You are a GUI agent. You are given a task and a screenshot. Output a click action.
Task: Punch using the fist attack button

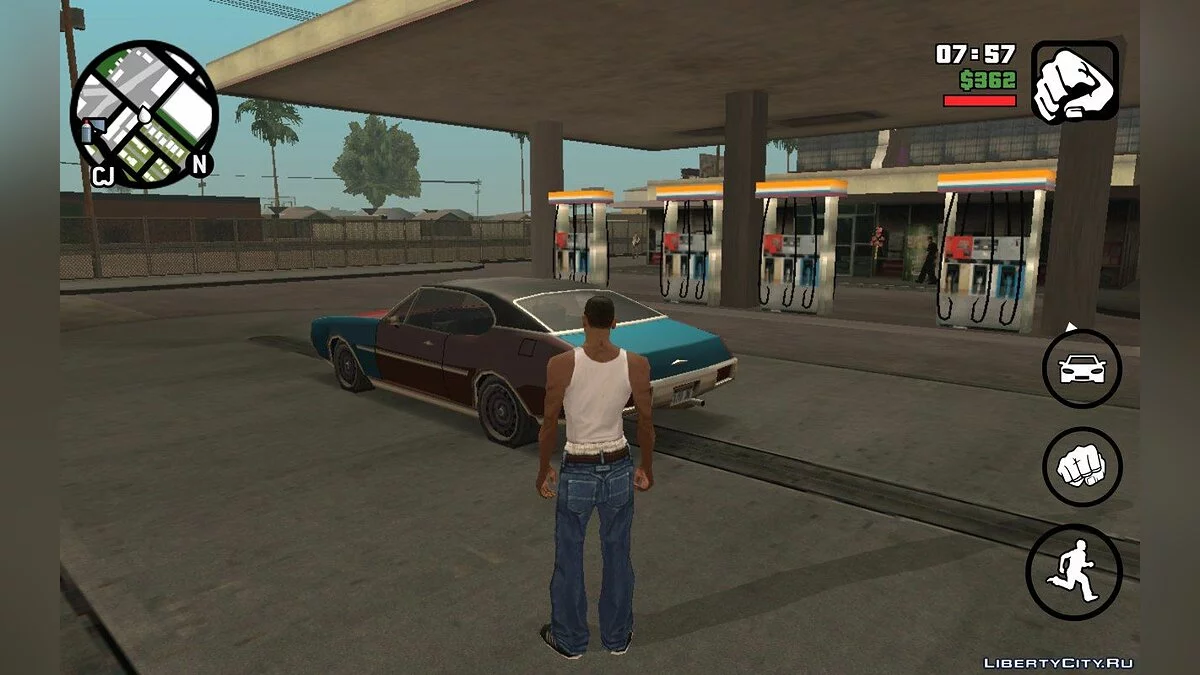[1082, 466]
